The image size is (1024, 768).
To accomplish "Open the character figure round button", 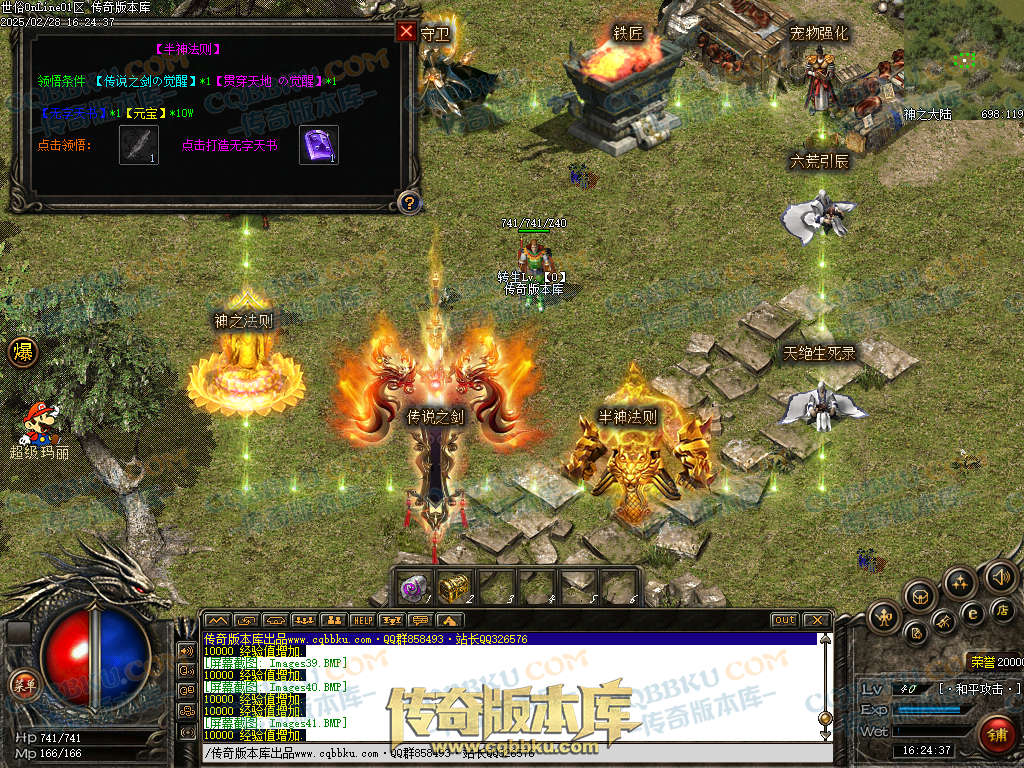I will (883, 617).
